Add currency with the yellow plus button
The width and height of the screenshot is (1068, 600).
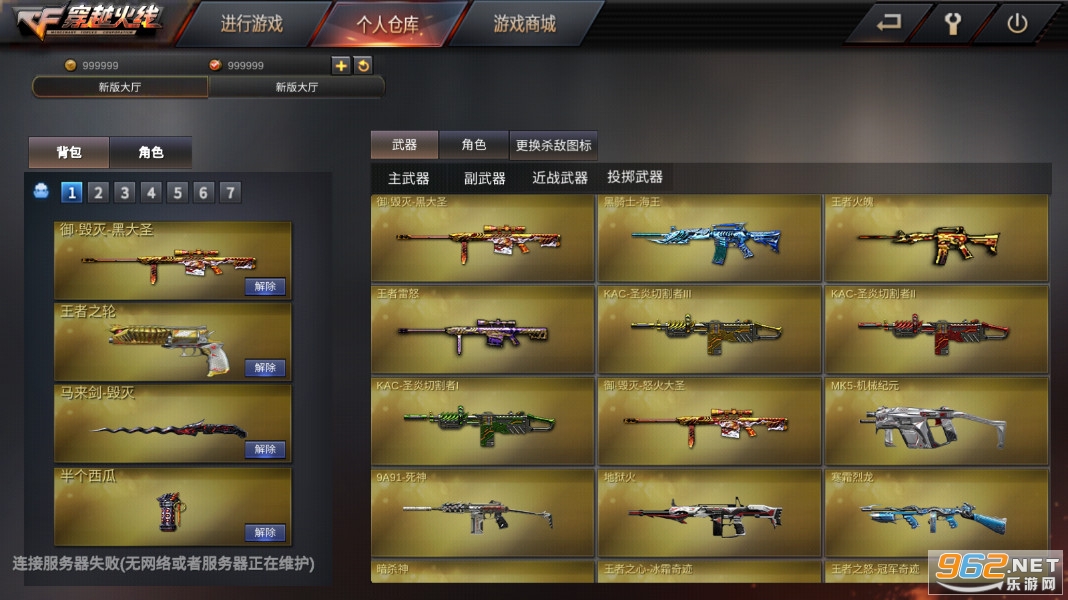coord(341,65)
